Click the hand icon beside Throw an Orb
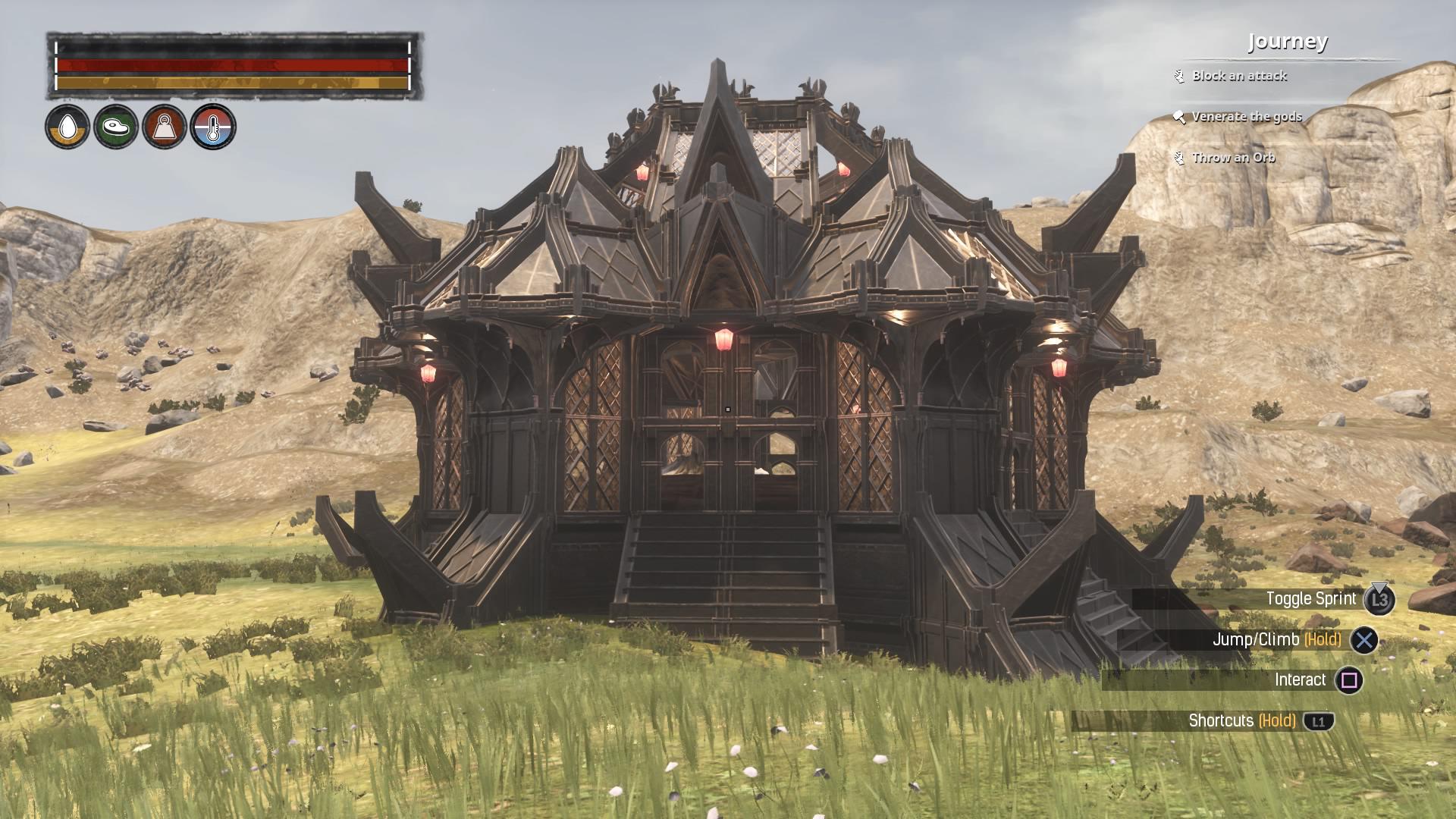This screenshot has width=1456, height=819. 1178,158
